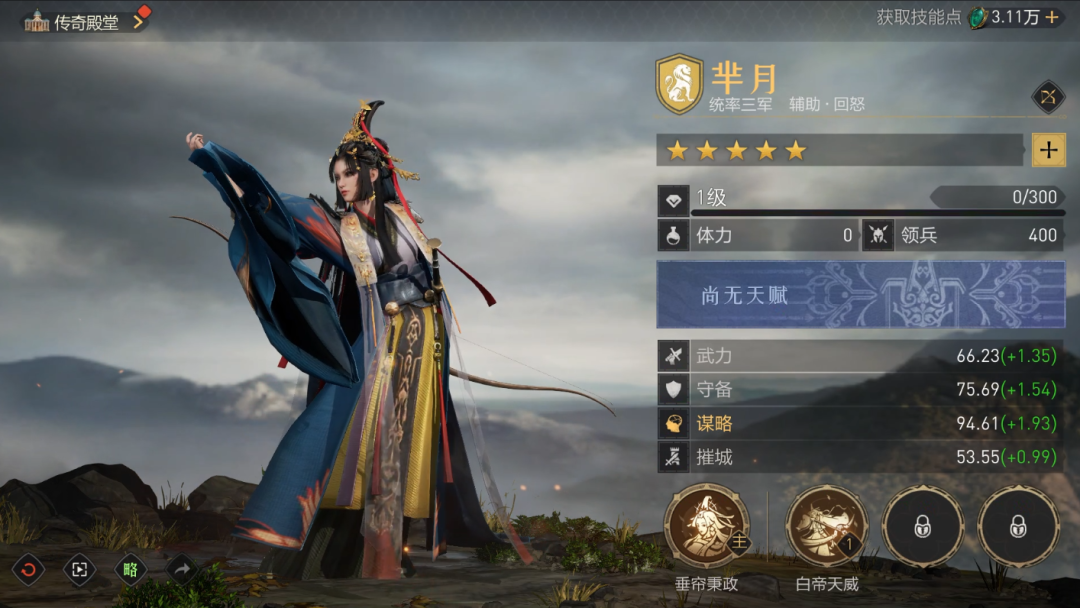Click the green 略 icon
Viewport: 1080px width, 608px height.
130,570
